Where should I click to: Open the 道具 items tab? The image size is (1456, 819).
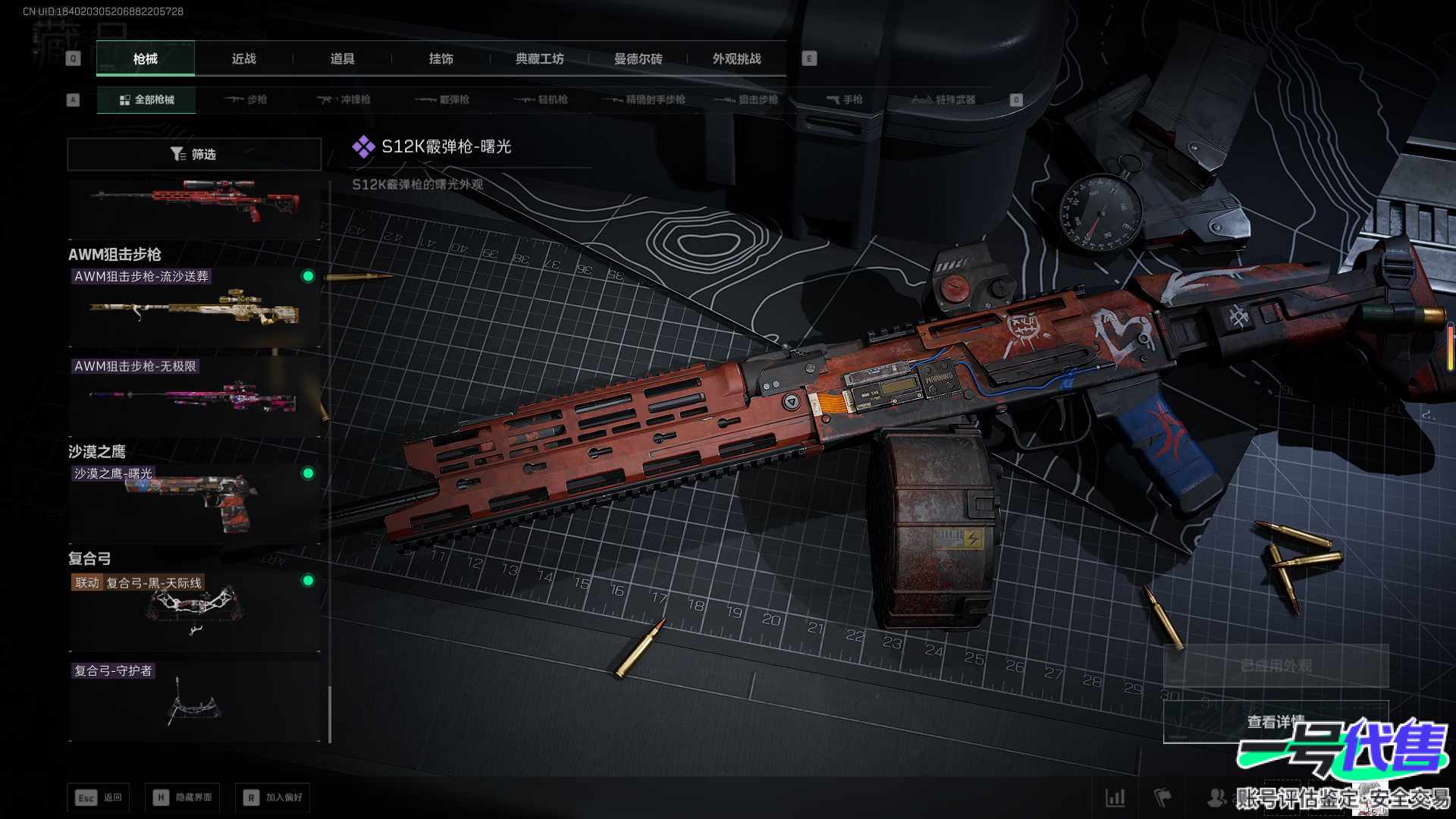point(342,59)
